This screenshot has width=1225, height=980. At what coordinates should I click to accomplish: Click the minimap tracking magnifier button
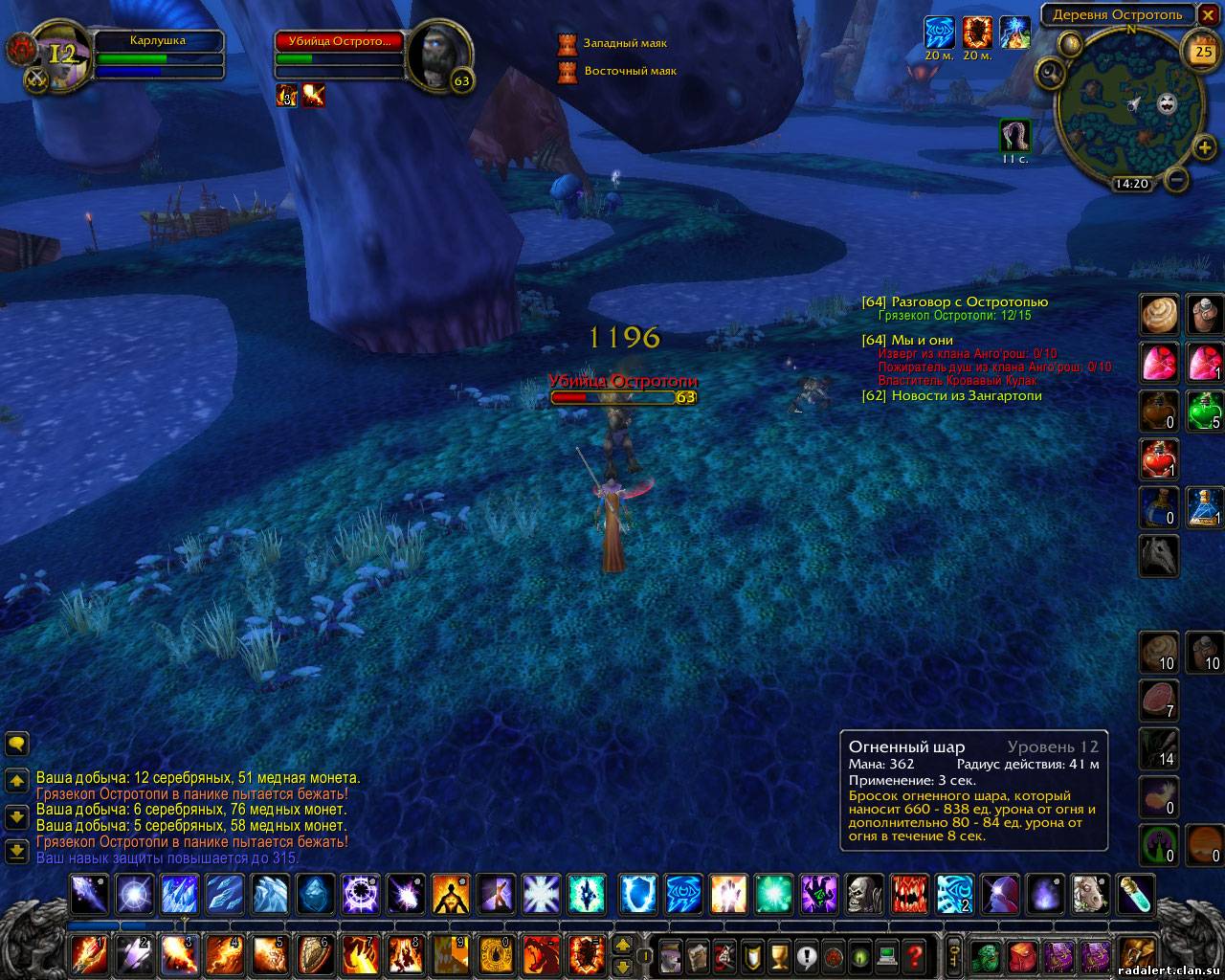1051,72
